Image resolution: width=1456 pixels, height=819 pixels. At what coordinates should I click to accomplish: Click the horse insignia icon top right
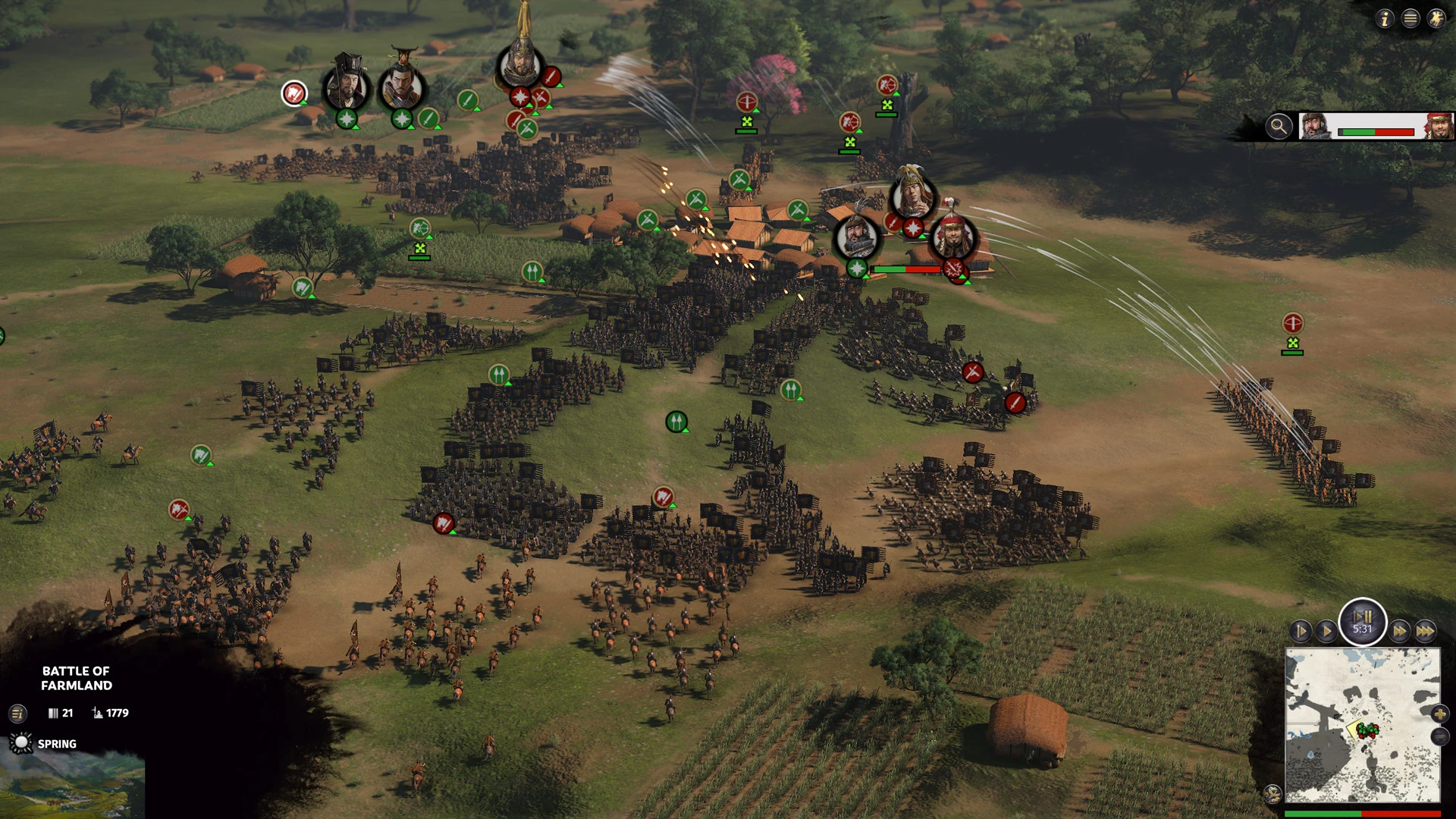click(x=1437, y=19)
